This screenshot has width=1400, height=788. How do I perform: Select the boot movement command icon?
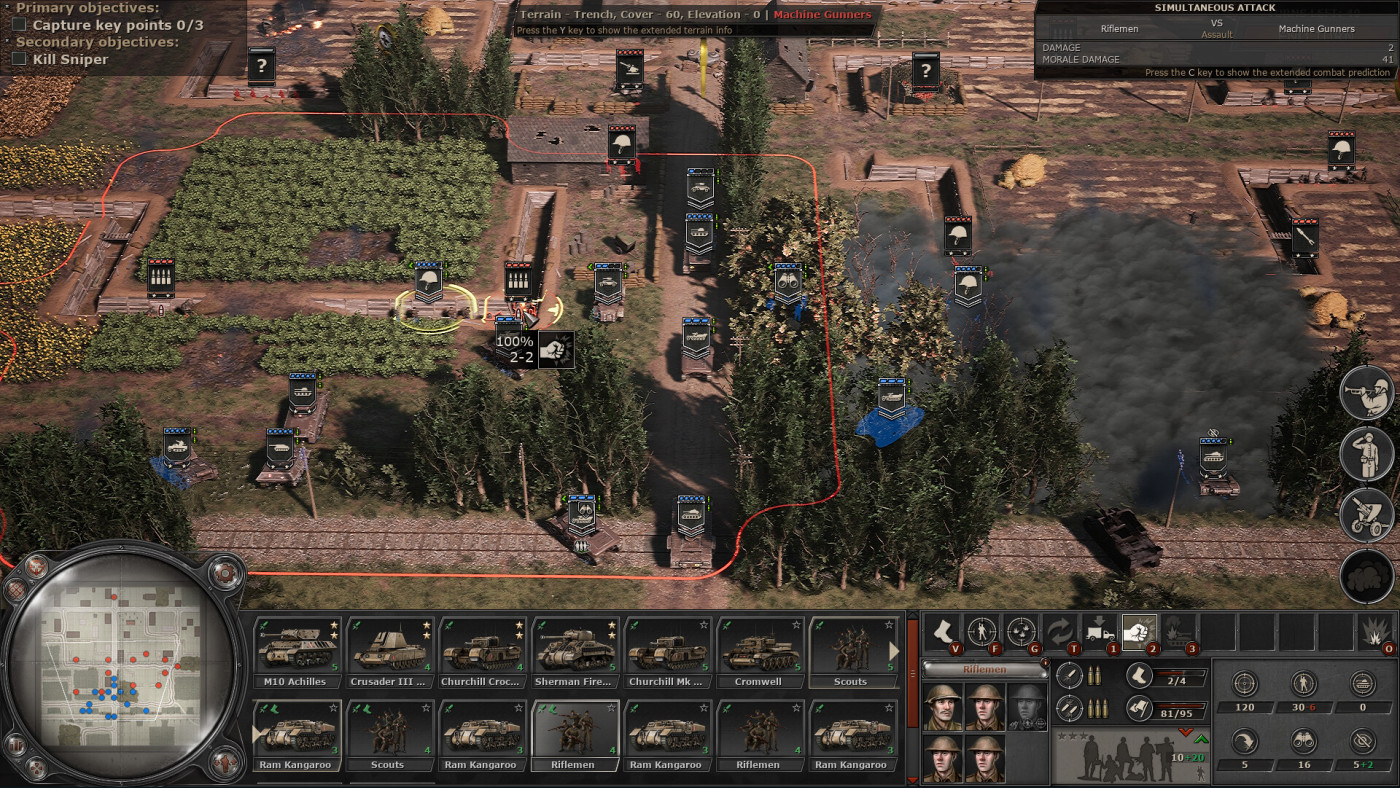(x=943, y=633)
